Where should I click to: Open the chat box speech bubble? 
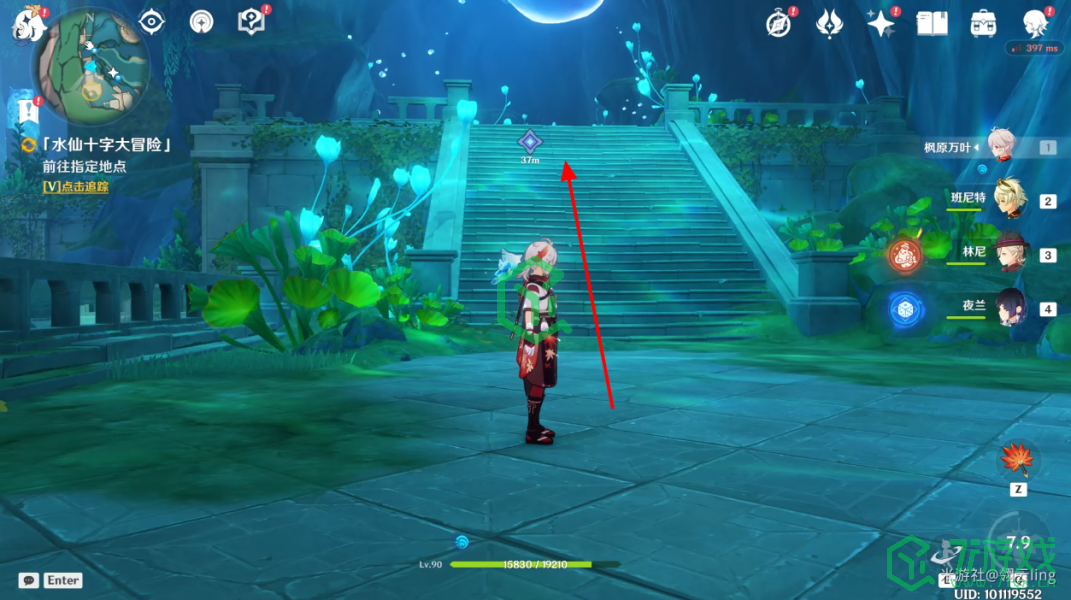(29, 580)
